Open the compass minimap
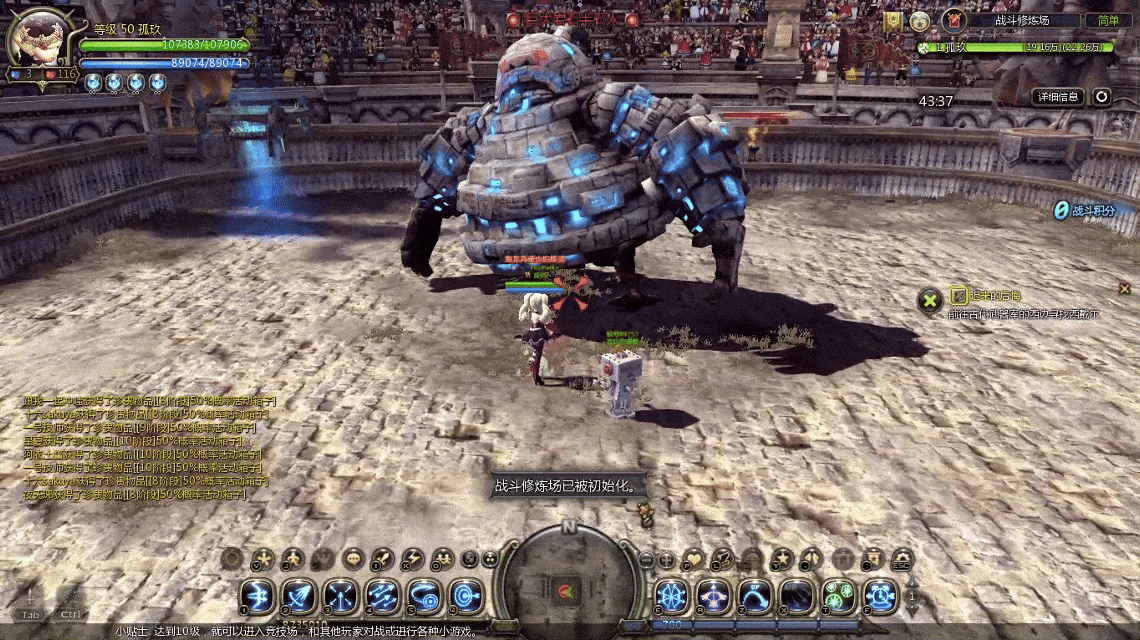The width and height of the screenshot is (1140, 640). [568, 585]
